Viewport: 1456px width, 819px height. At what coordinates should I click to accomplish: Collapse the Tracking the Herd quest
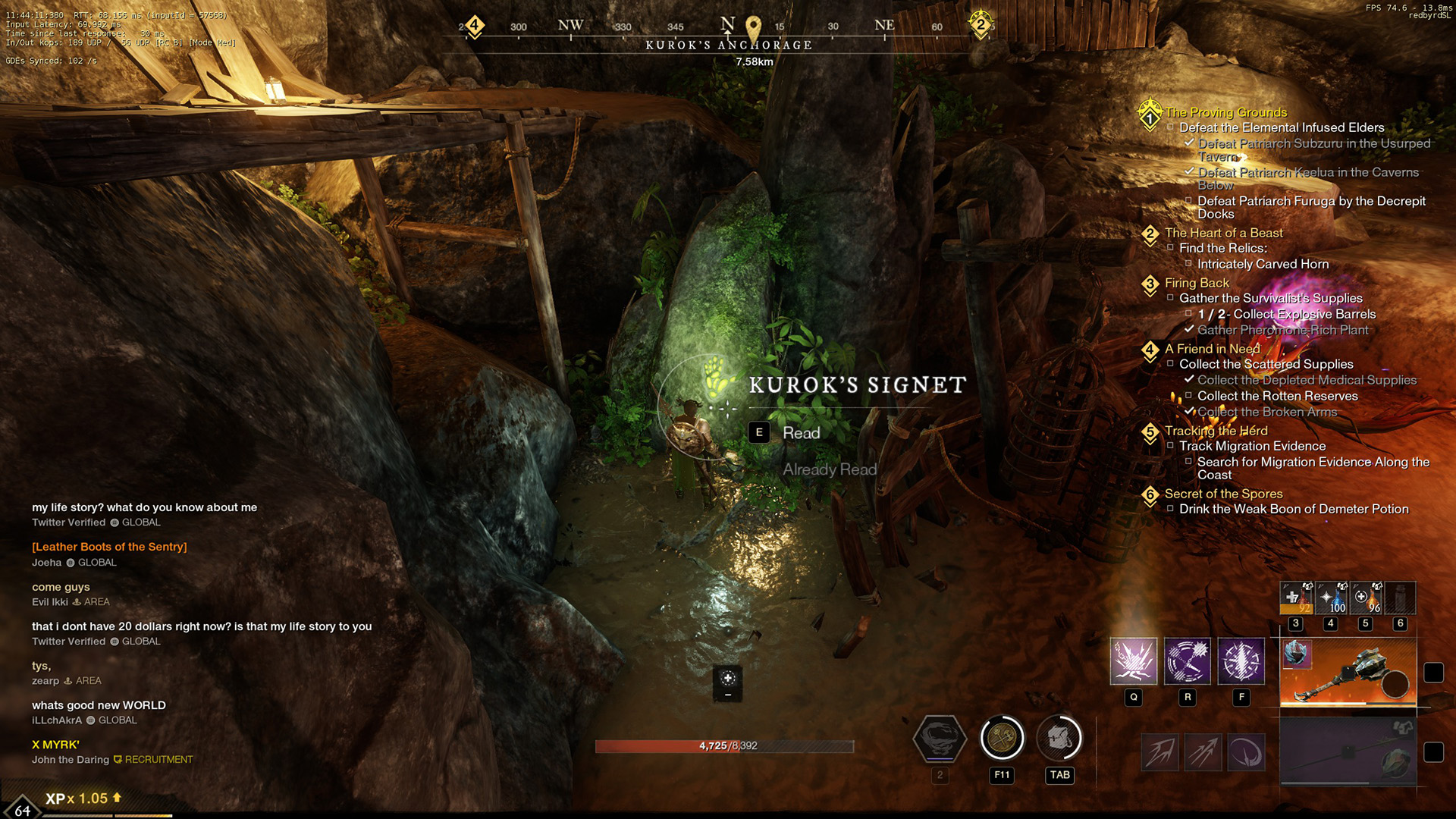(1151, 431)
